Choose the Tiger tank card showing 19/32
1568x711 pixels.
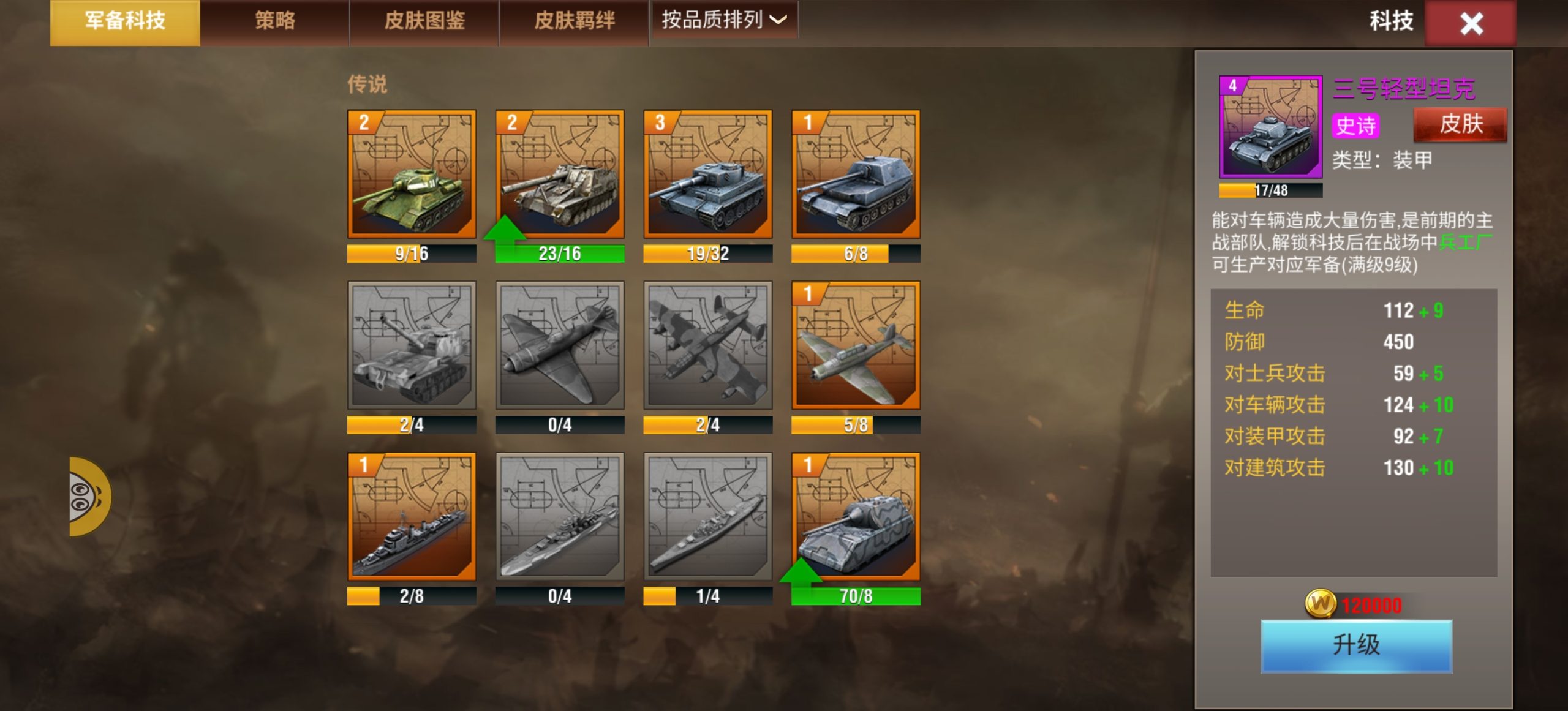pyautogui.click(x=708, y=175)
